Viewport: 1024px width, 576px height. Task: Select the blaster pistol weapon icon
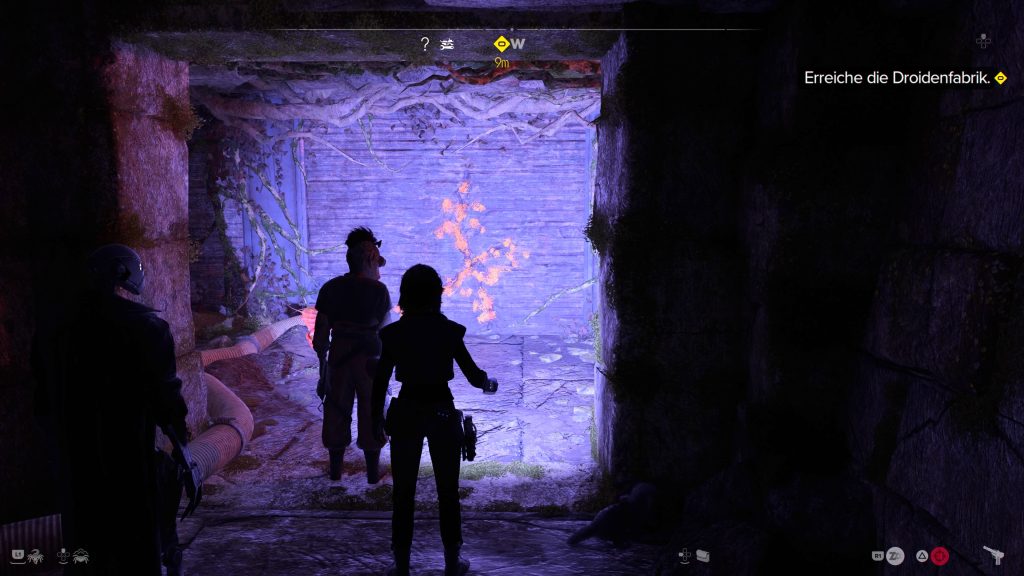[994, 555]
